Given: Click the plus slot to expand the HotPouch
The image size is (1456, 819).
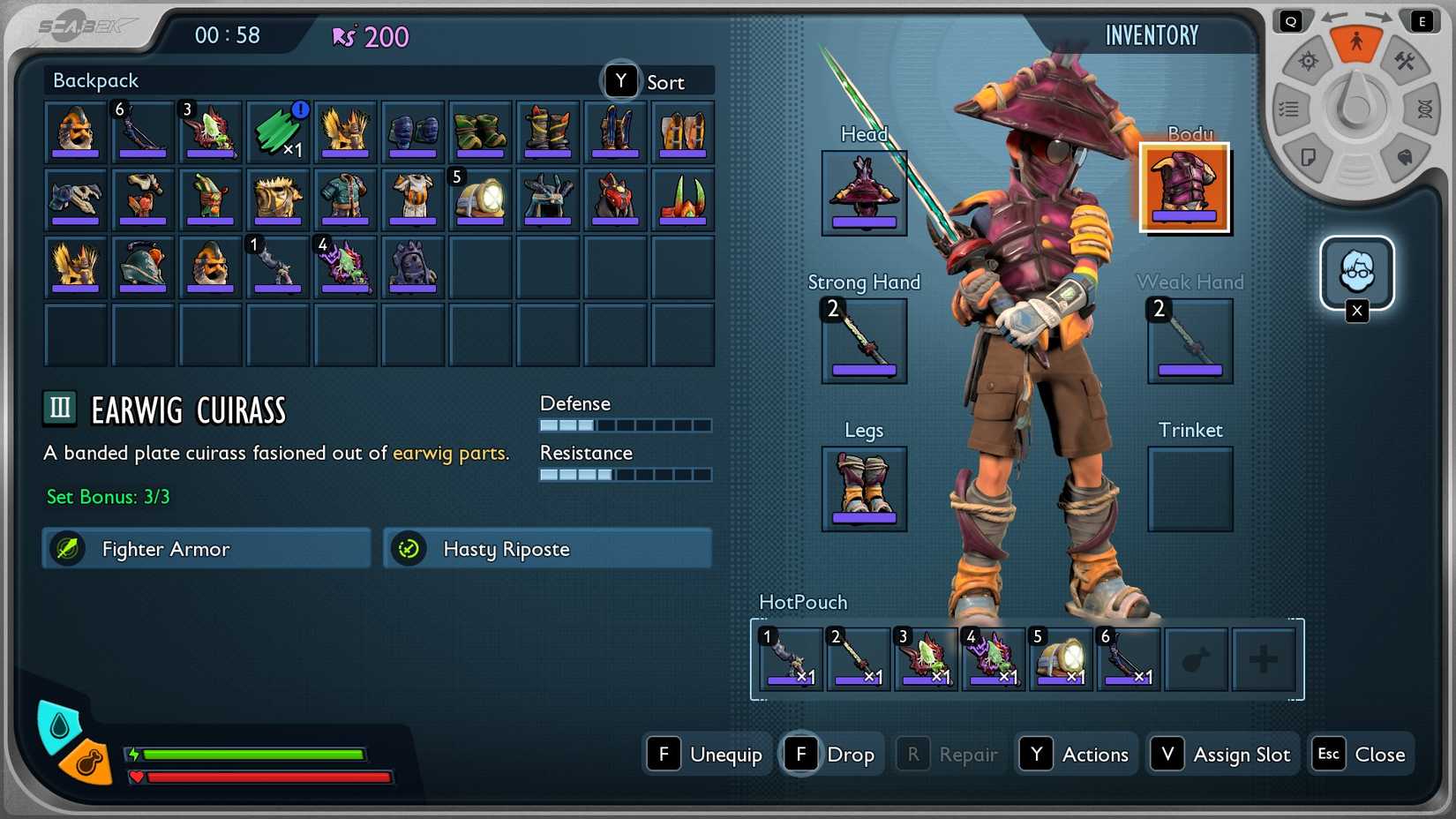Looking at the screenshot, I should (1264, 658).
